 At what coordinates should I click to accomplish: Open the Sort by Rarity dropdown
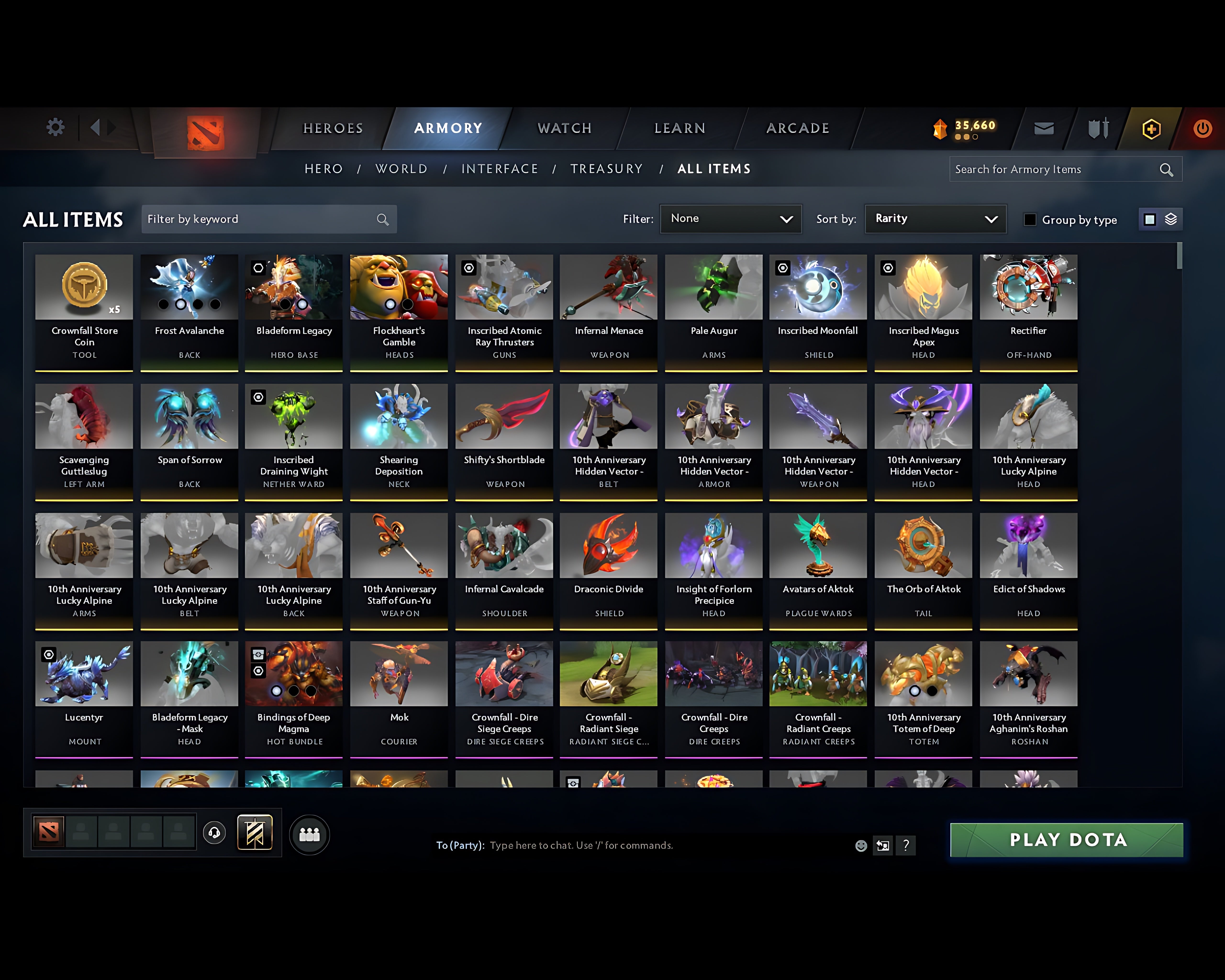pos(935,219)
